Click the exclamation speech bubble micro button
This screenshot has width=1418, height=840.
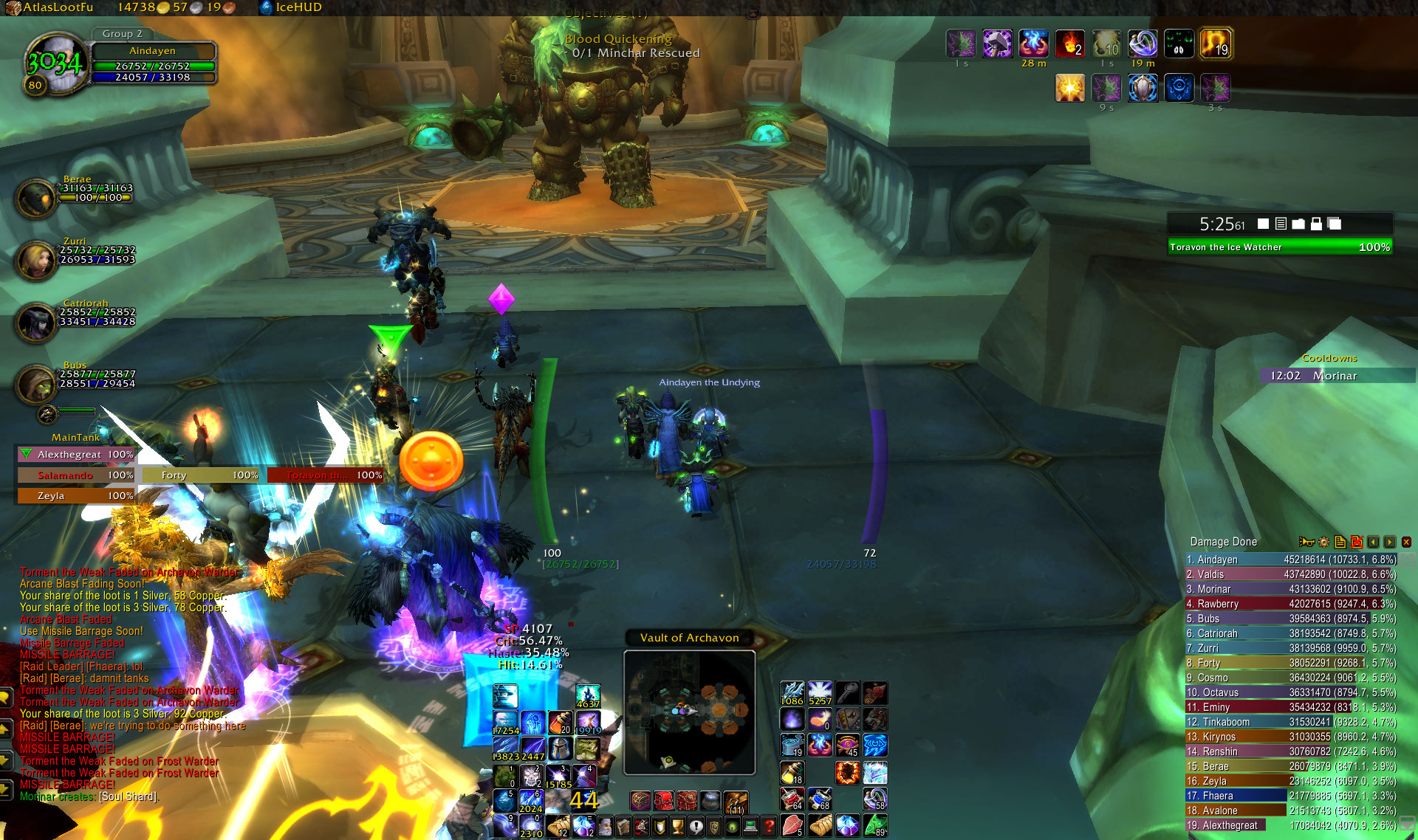point(696,827)
